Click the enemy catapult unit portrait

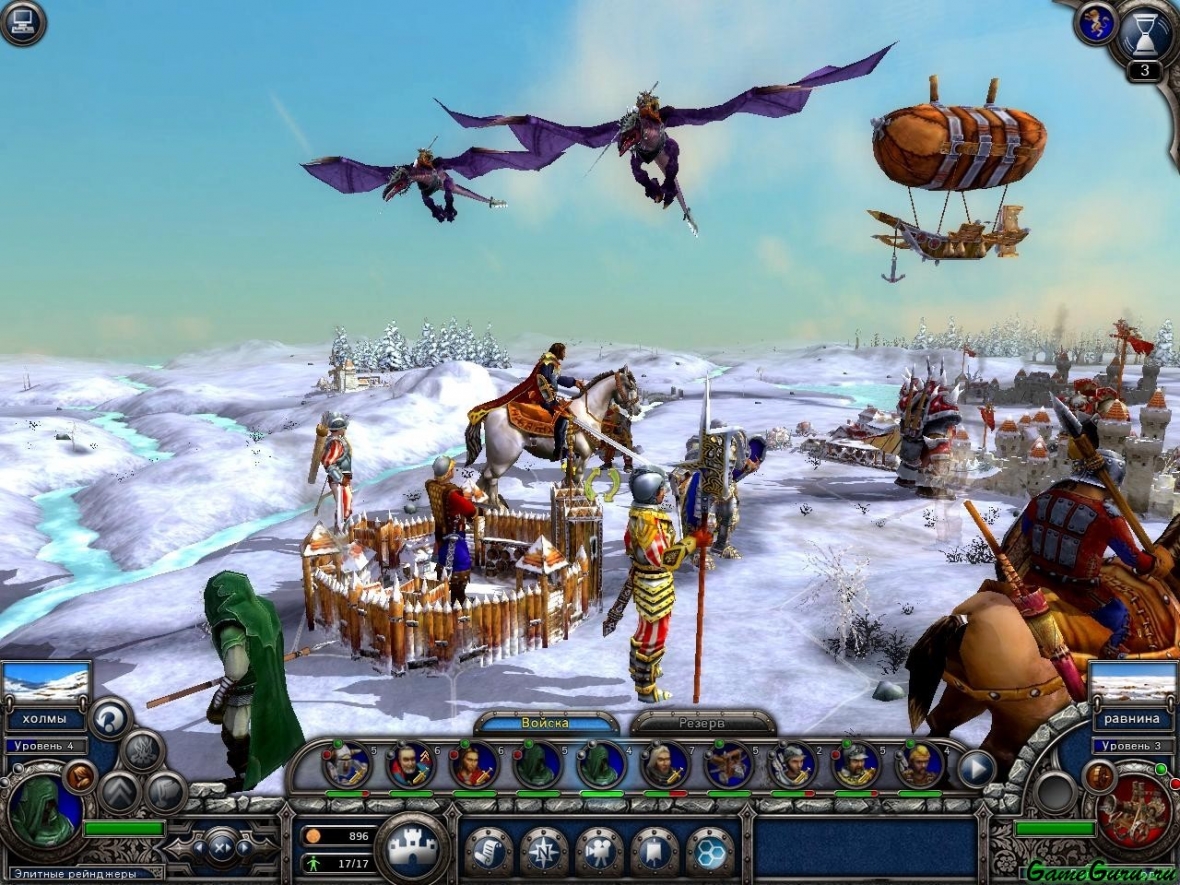(x=1136, y=808)
